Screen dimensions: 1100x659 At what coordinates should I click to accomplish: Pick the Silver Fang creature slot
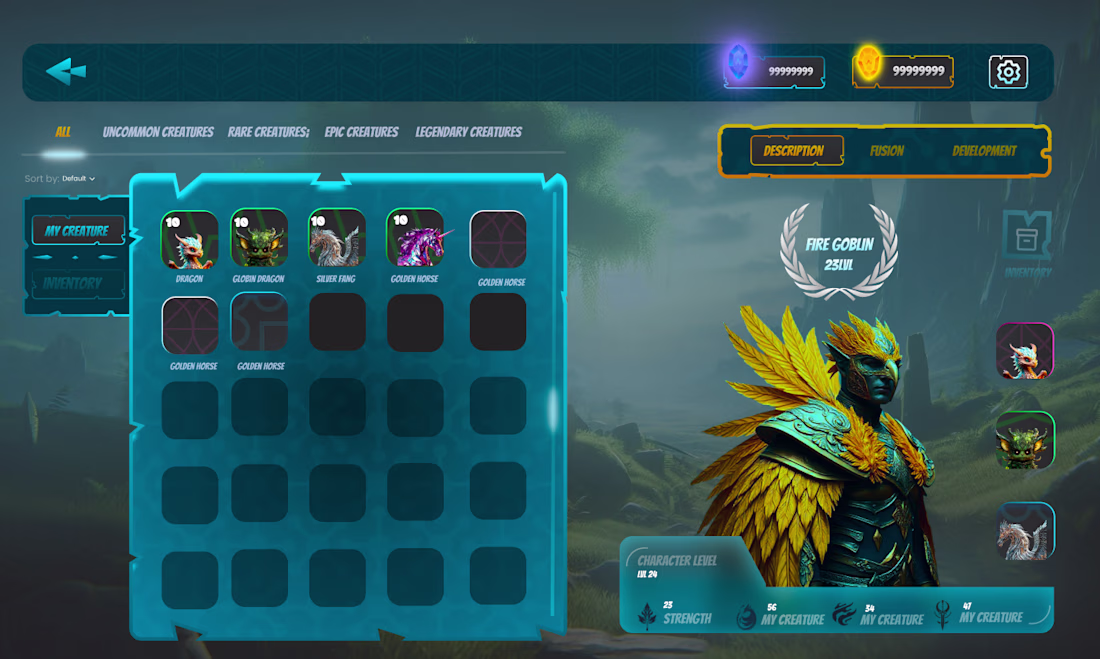(x=336, y=240)
